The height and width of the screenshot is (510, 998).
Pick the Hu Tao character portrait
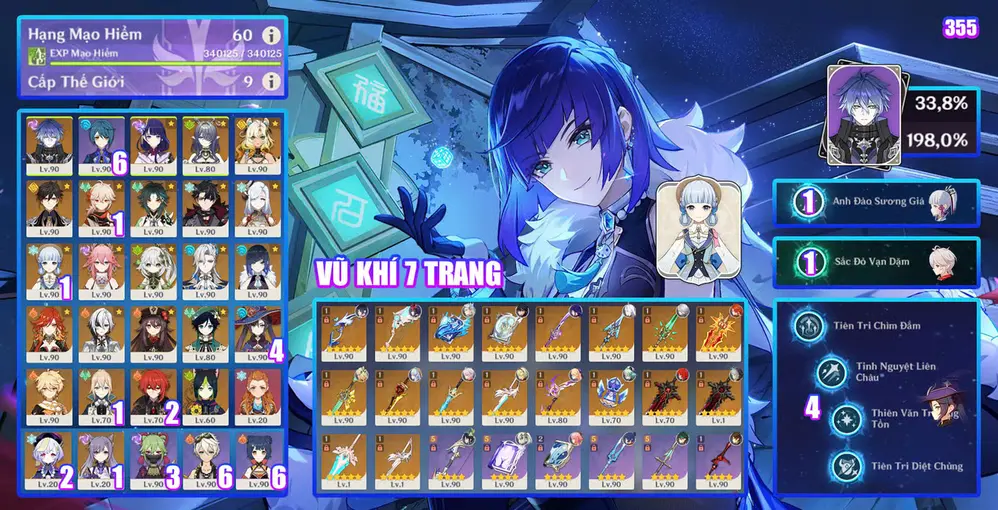(x=152, y=332)
